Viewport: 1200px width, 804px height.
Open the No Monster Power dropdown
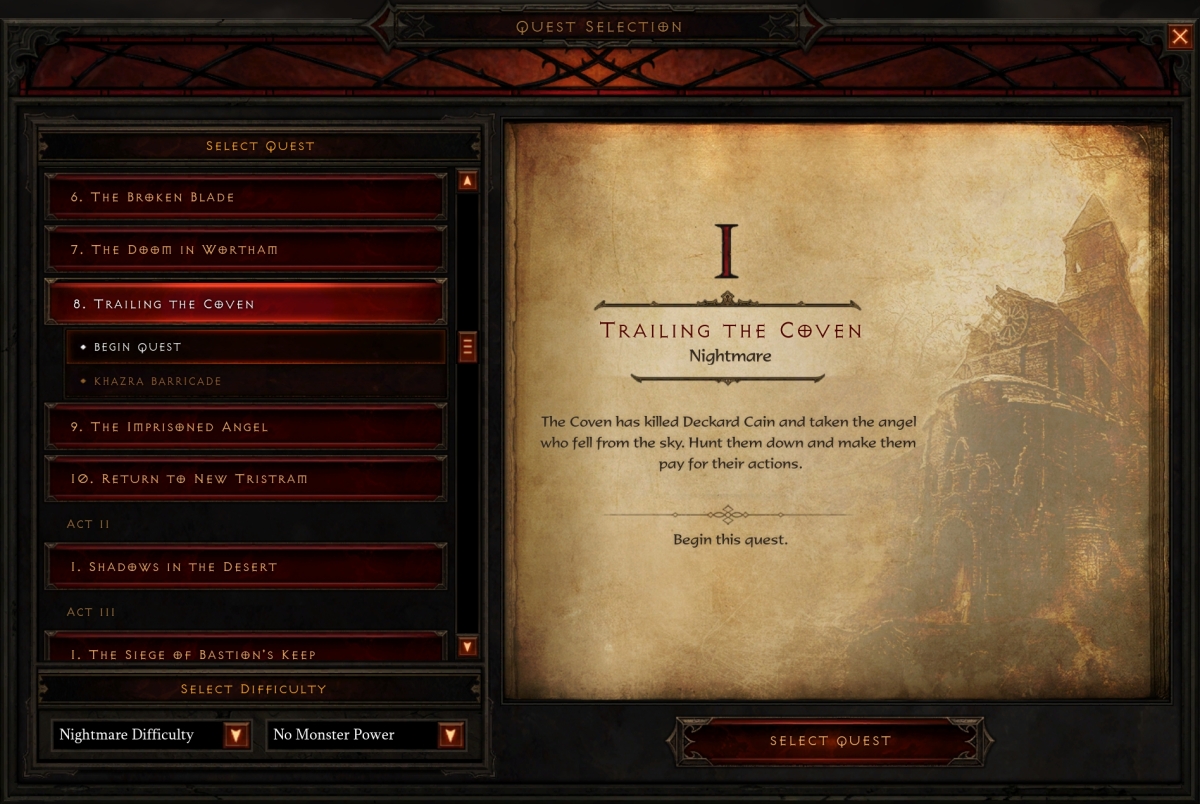click(x=451, y=736)
